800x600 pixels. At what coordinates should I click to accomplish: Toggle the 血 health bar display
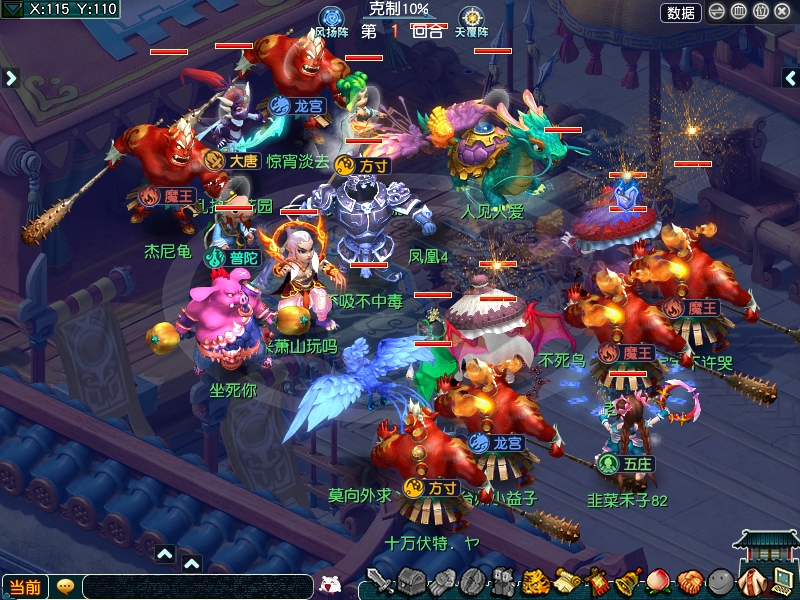[x=738, y=12]
